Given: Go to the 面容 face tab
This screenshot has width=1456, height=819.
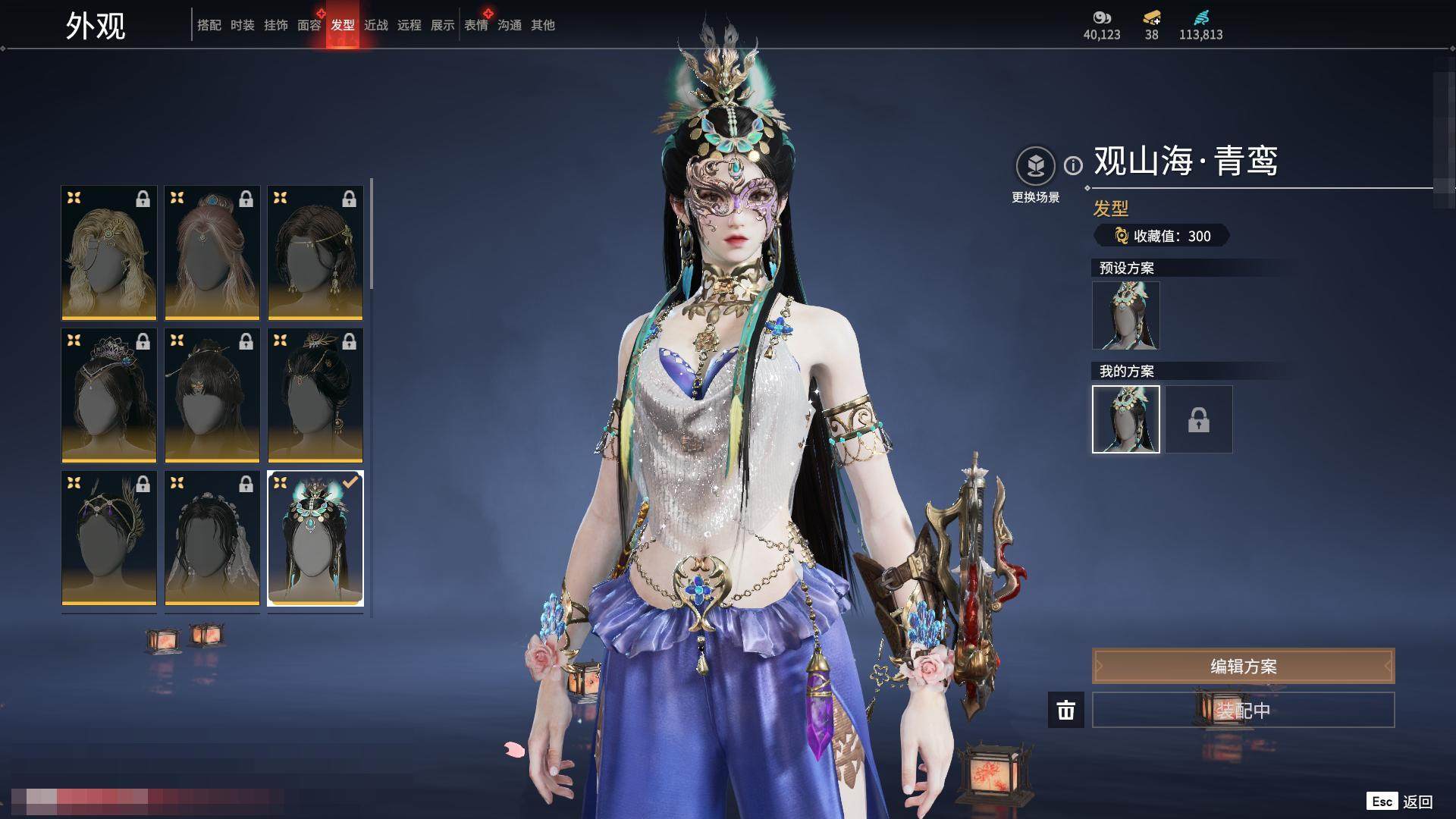Looking at the screenshot, I should tap(309, 25).
